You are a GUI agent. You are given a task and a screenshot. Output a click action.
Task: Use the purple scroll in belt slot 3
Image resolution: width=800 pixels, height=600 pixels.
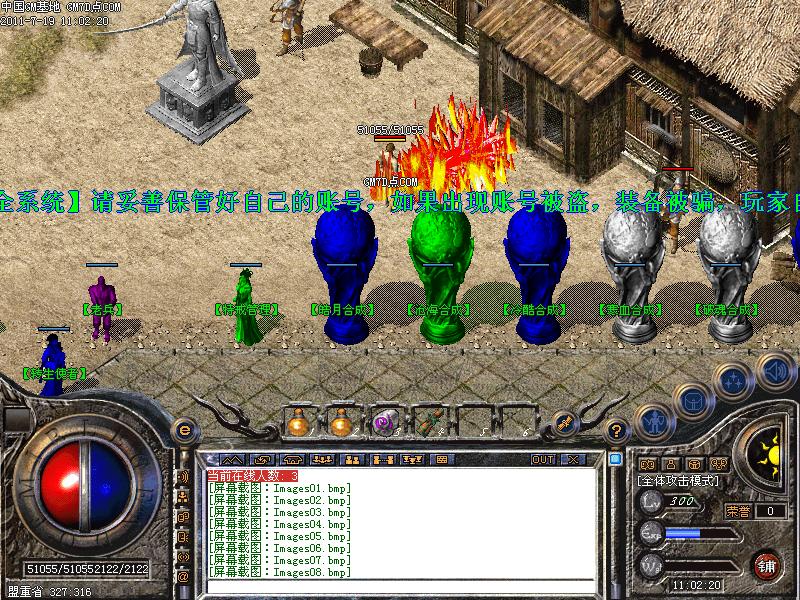click(x=383, y=424)
